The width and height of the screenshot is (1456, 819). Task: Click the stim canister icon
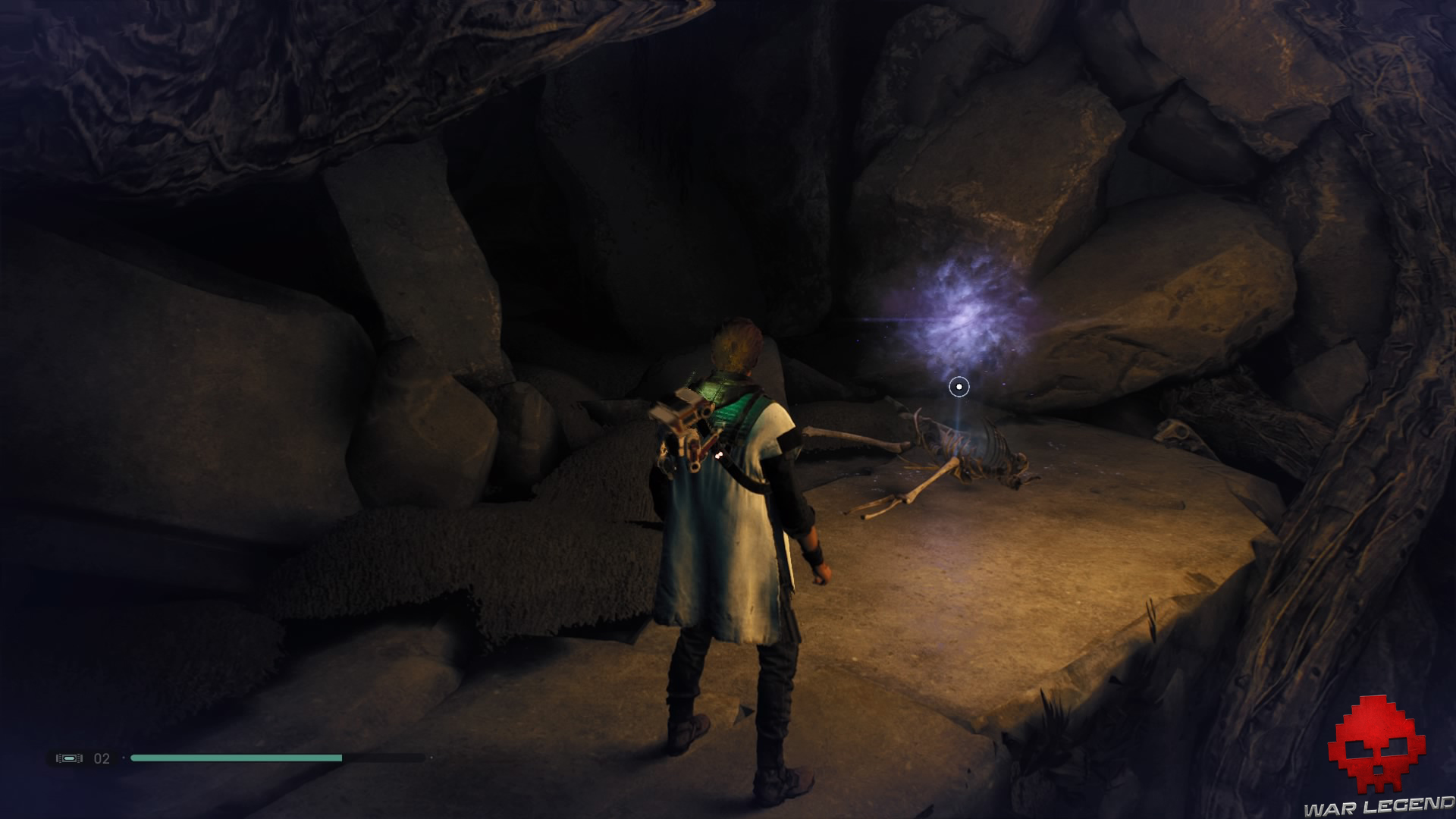(x=69, y=758)
